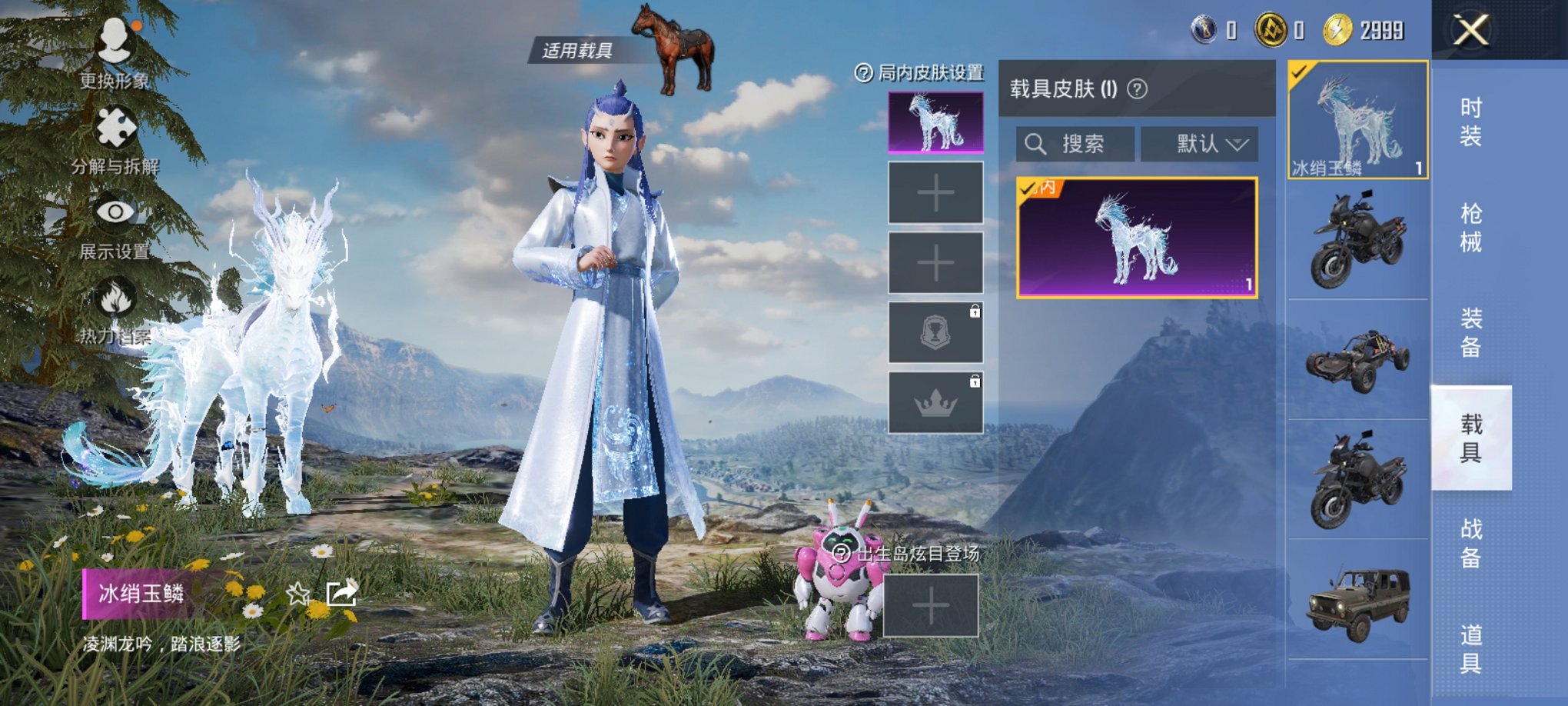The height and width of the screenshot is (706, 1568).
Task: Open 展示设置 eye icon
Action: point(114,211)
